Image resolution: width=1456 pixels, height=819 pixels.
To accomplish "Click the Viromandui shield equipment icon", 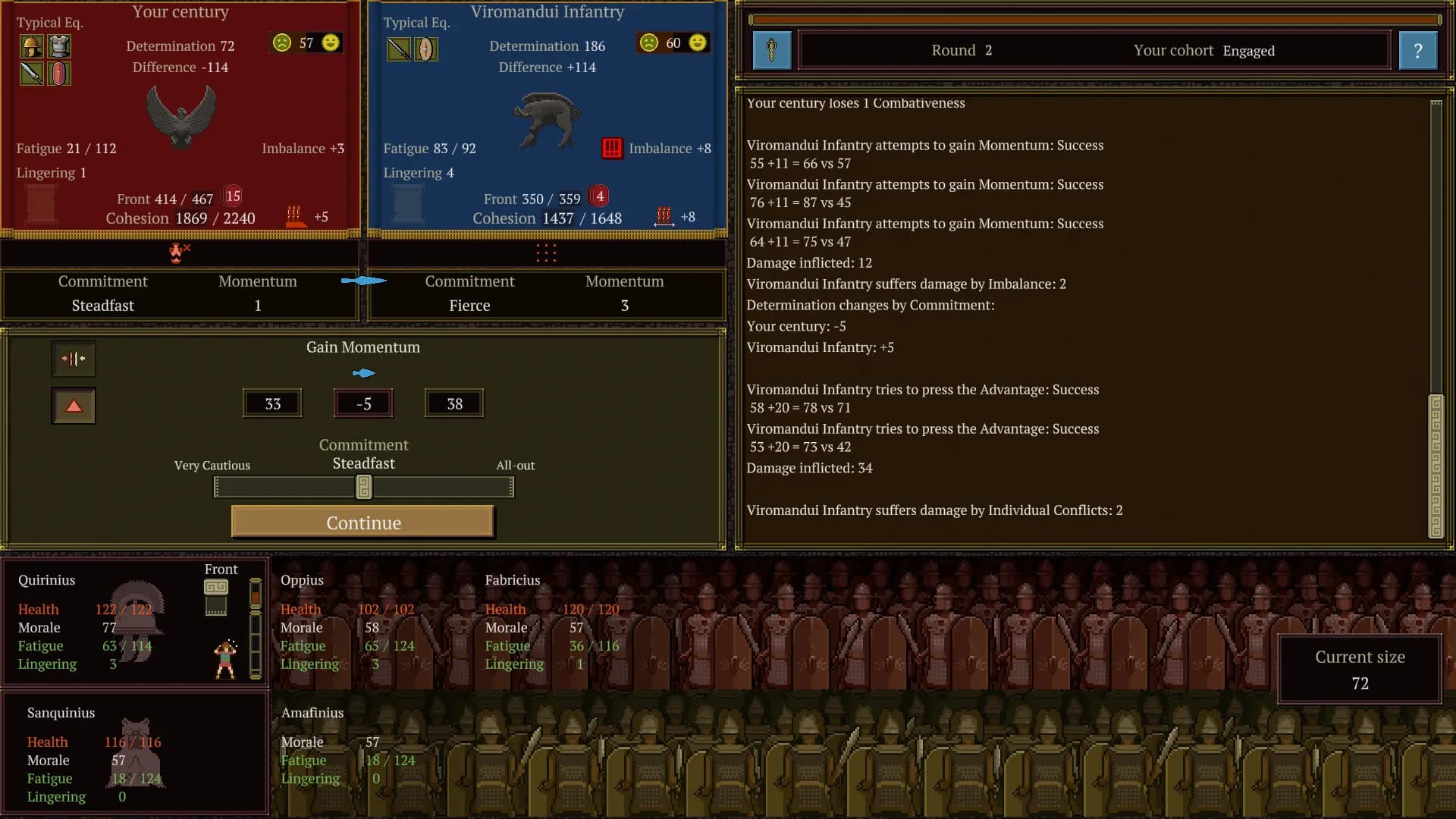I will (426, 49).
